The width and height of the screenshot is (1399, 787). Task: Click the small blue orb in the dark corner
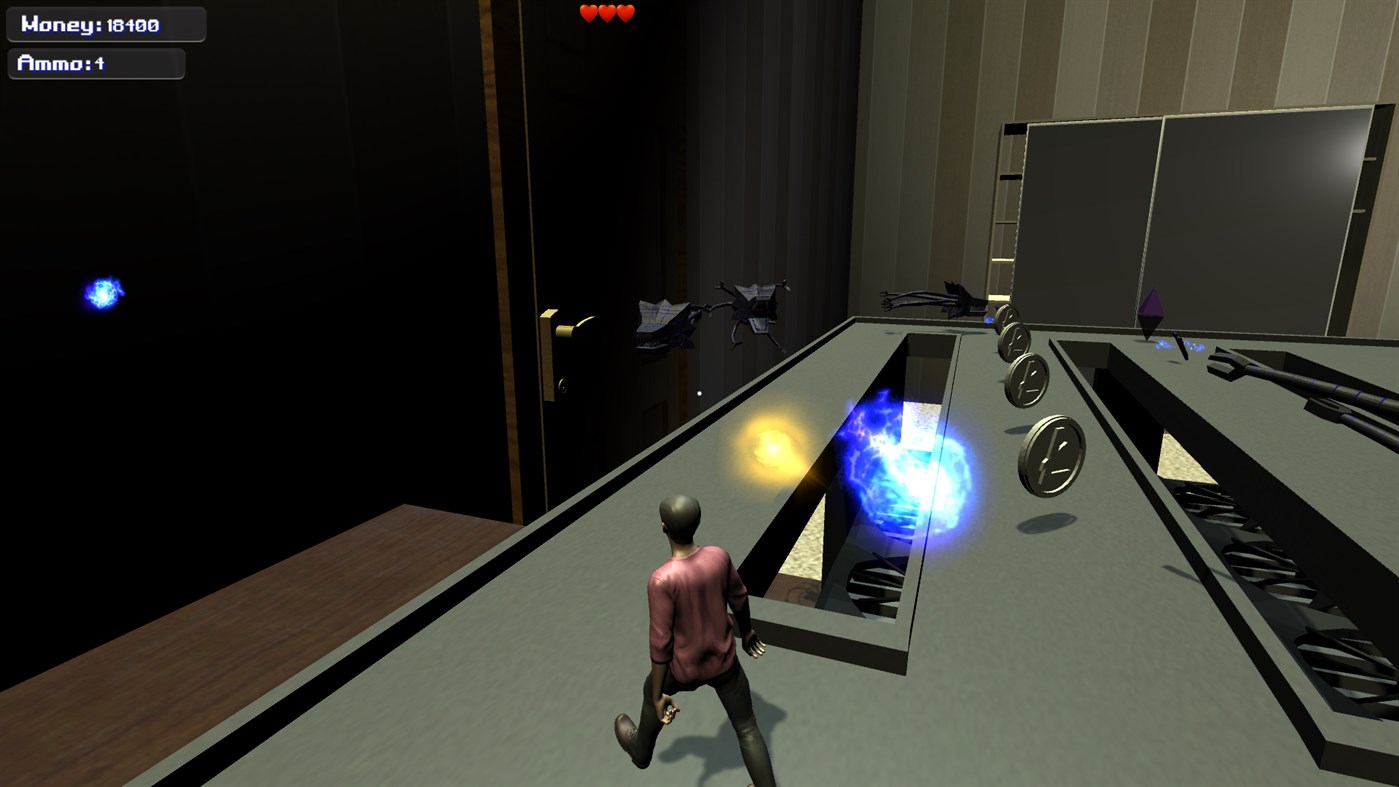(100, 294)
